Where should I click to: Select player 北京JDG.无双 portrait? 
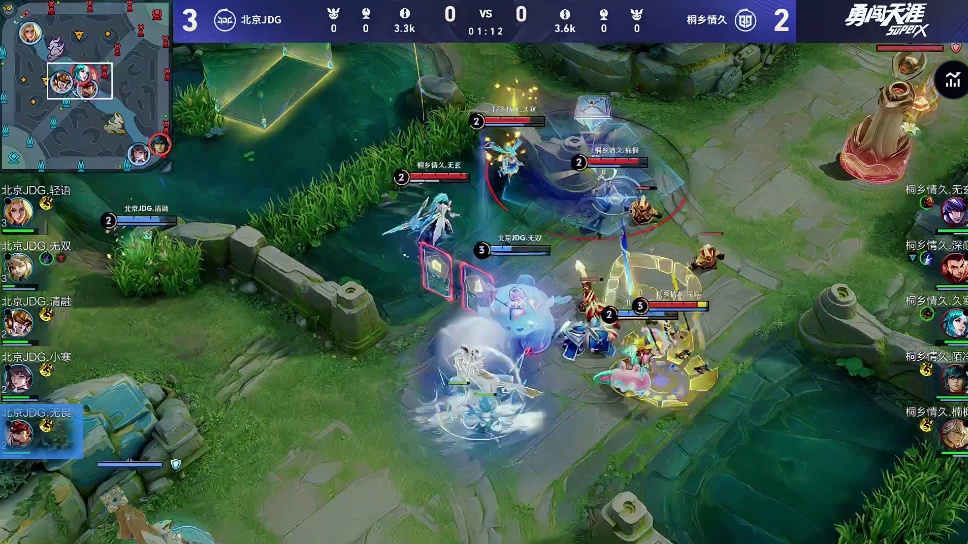tap(17, 266)
